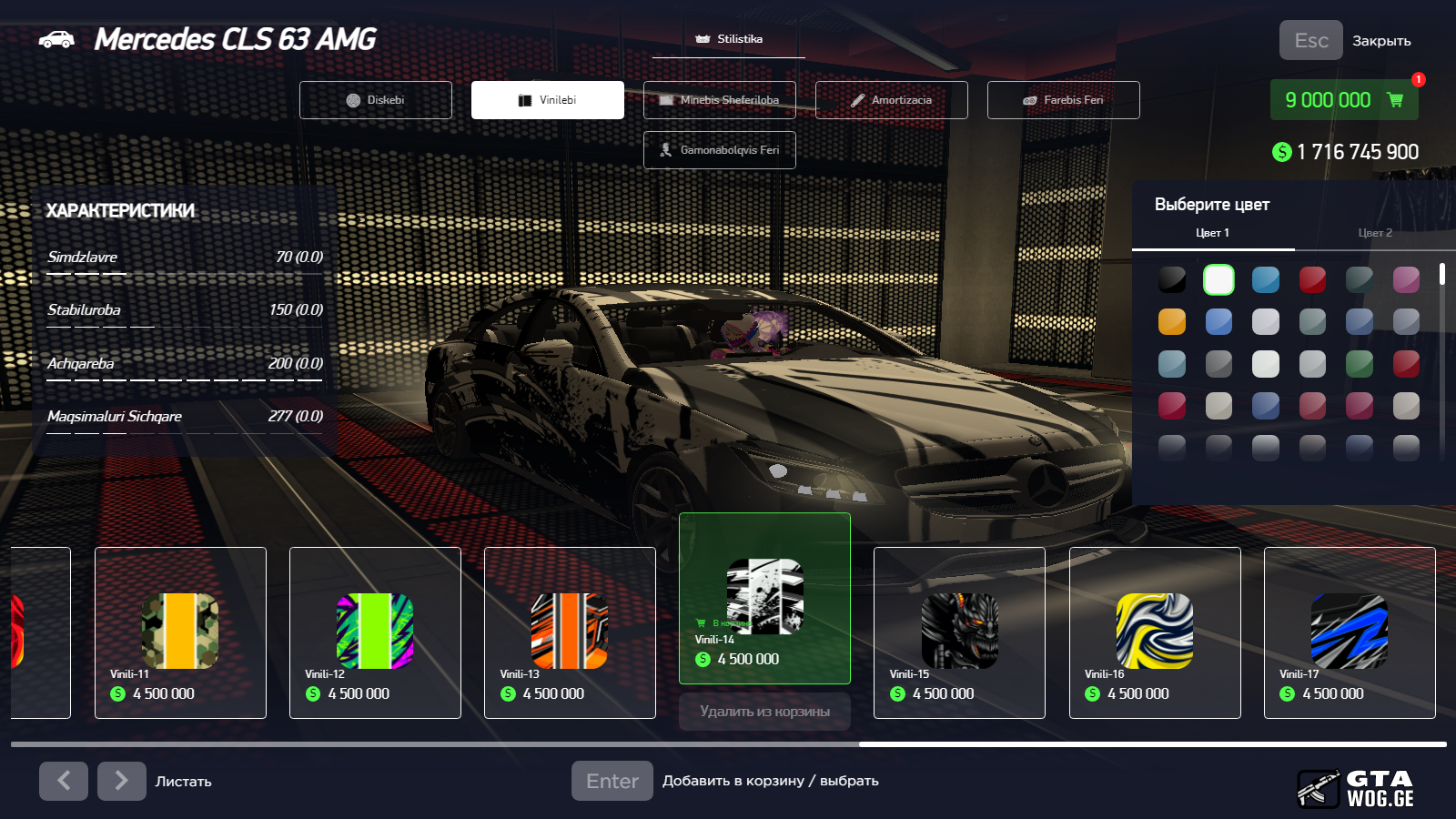
Task: Pick the black color swatch
Action: [x=1172, y=279]
